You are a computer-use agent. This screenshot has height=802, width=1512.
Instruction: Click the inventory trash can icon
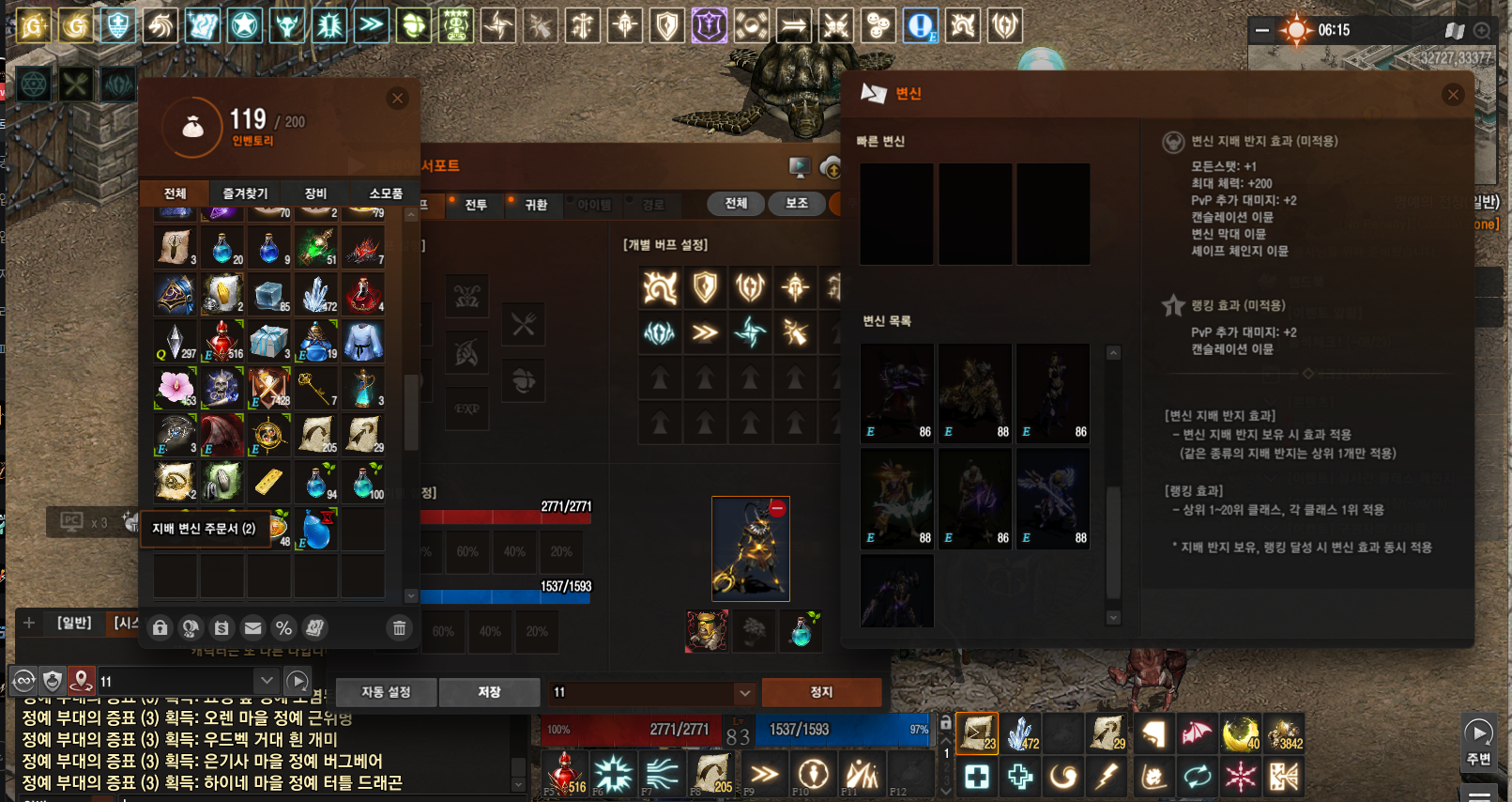(x=399, y=628)
